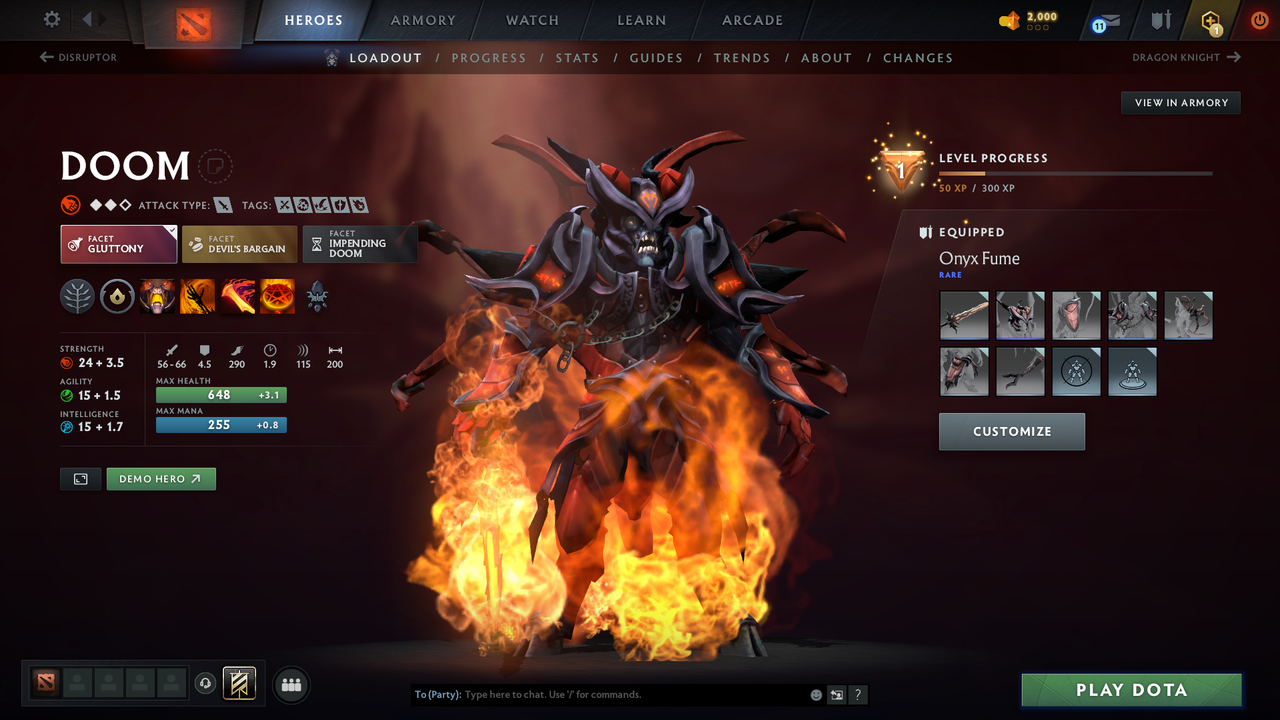Click the Dota Plus hexagon icon
1280x720 pixels.
[x=1209, y=19]
